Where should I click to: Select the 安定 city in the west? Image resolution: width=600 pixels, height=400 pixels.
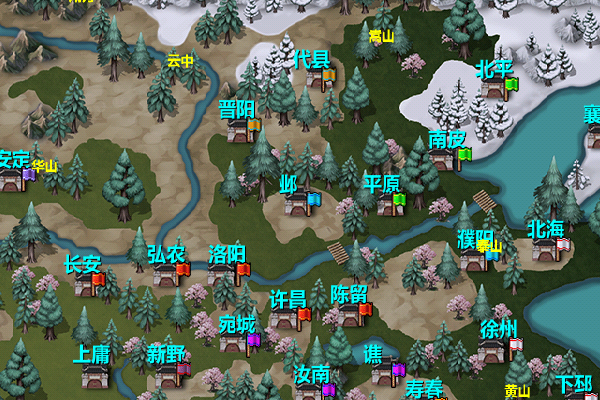(x=12, y=179)
